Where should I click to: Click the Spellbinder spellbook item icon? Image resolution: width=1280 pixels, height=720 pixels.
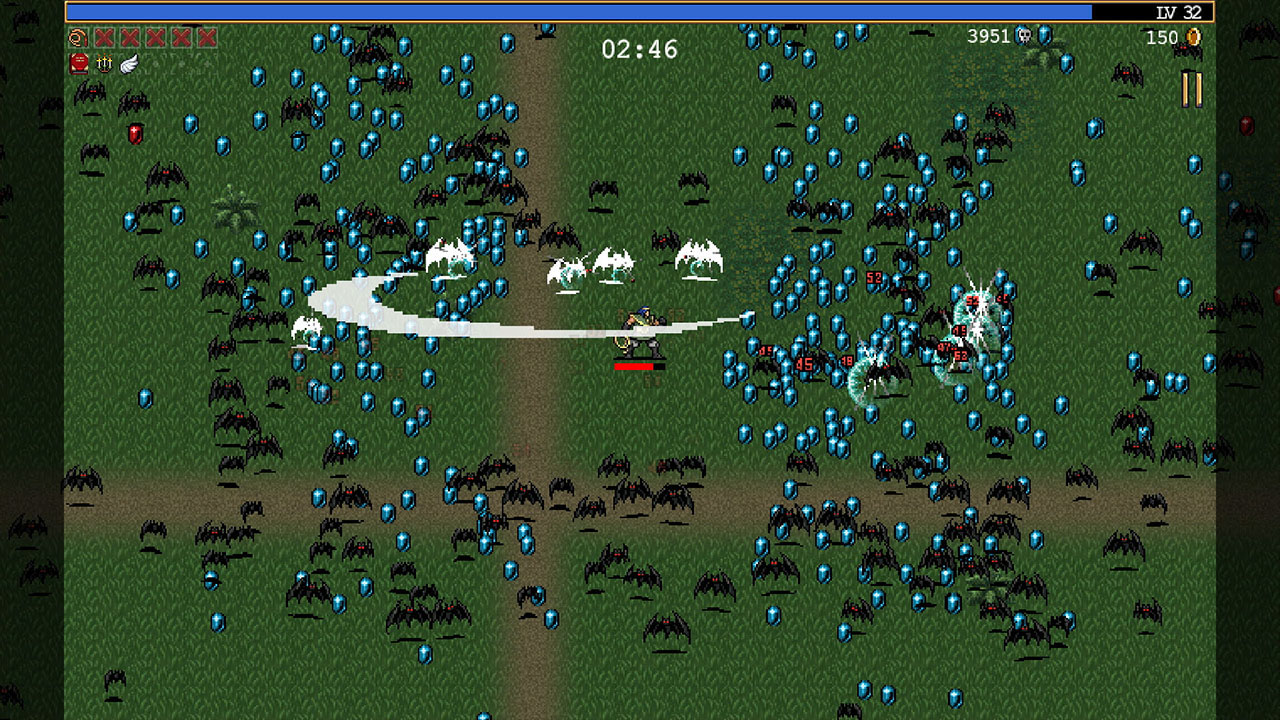click(x=78, y=64)
